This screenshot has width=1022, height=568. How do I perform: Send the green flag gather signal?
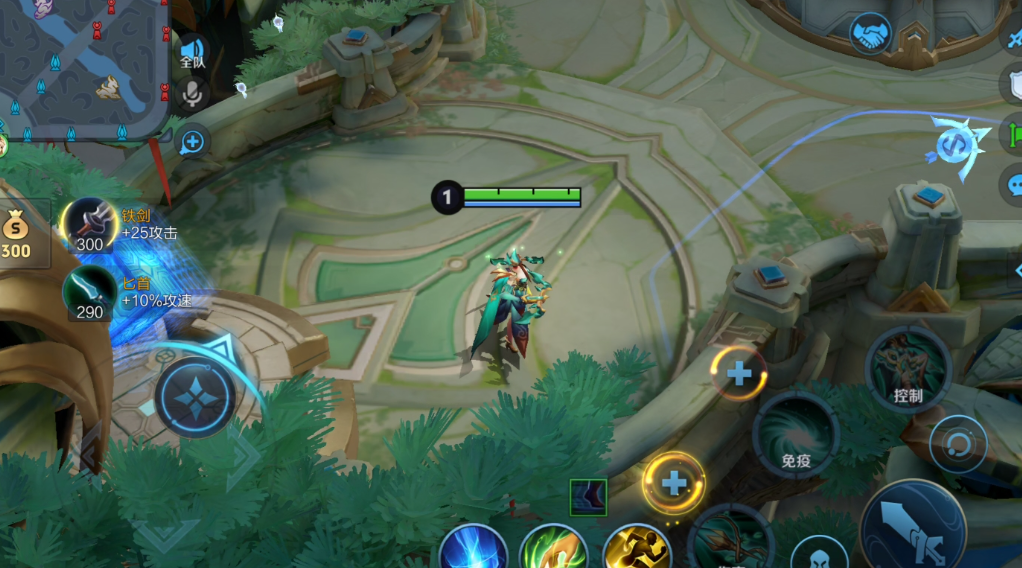pos(1014,134)
